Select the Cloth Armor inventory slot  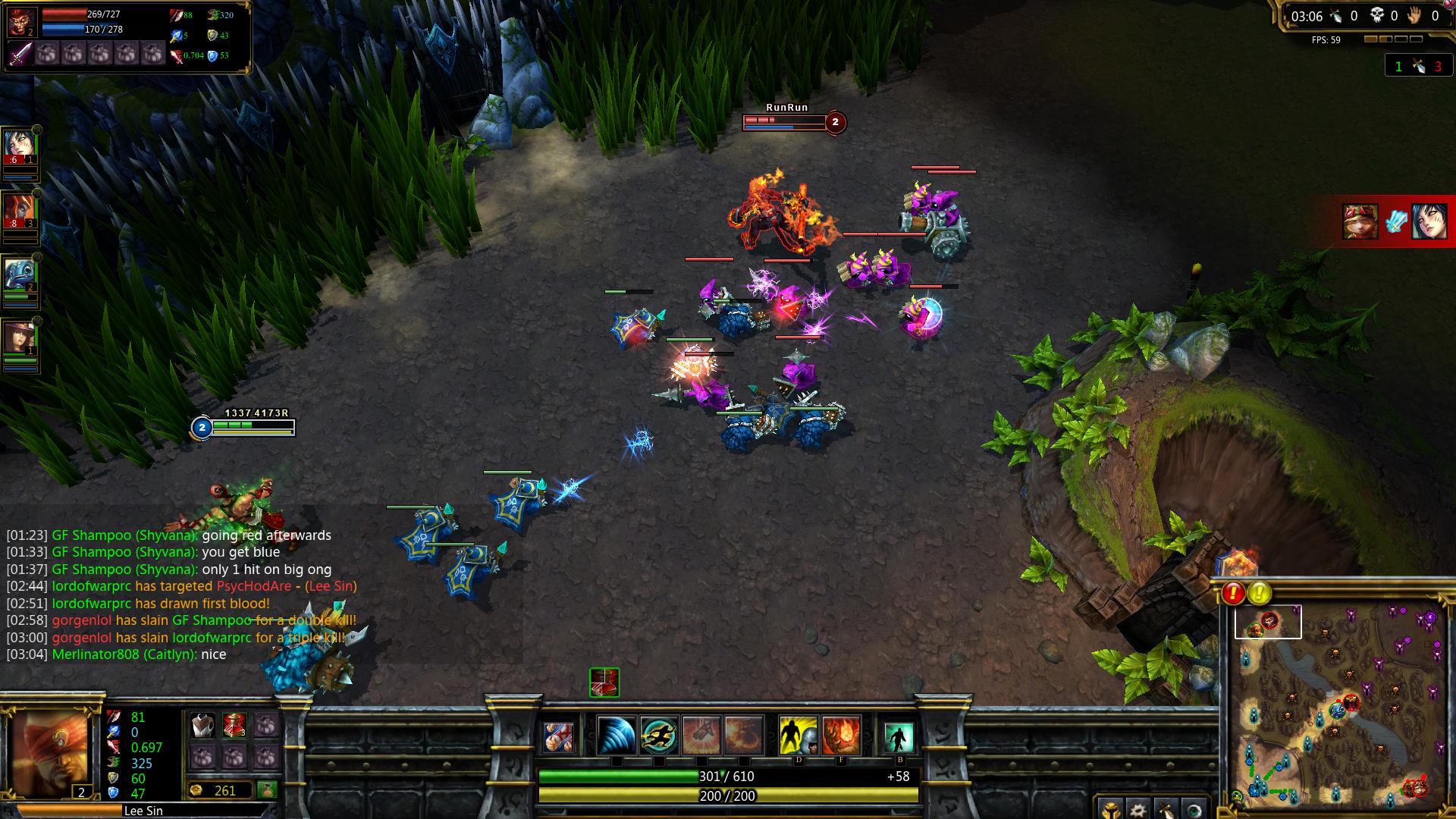202,726
